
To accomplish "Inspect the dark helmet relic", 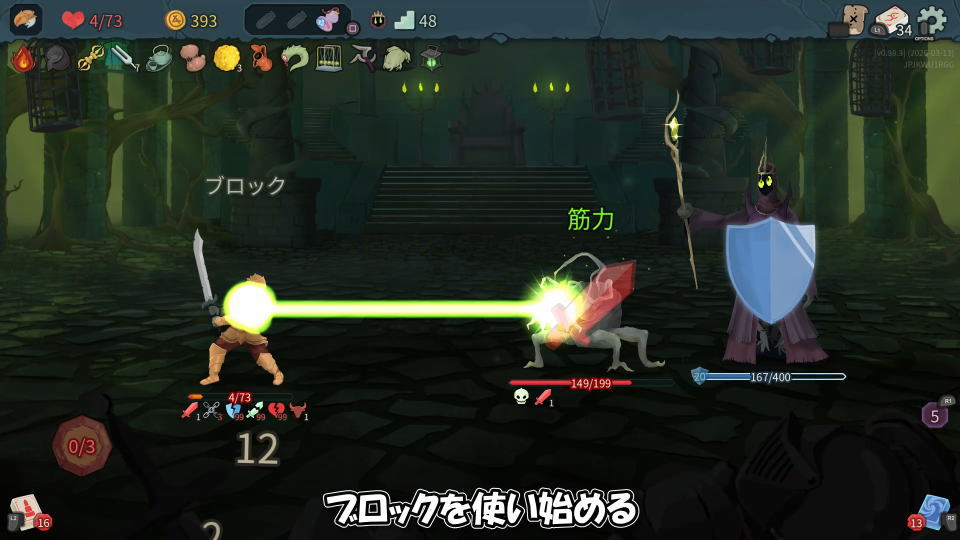I will tap(55, 59).
